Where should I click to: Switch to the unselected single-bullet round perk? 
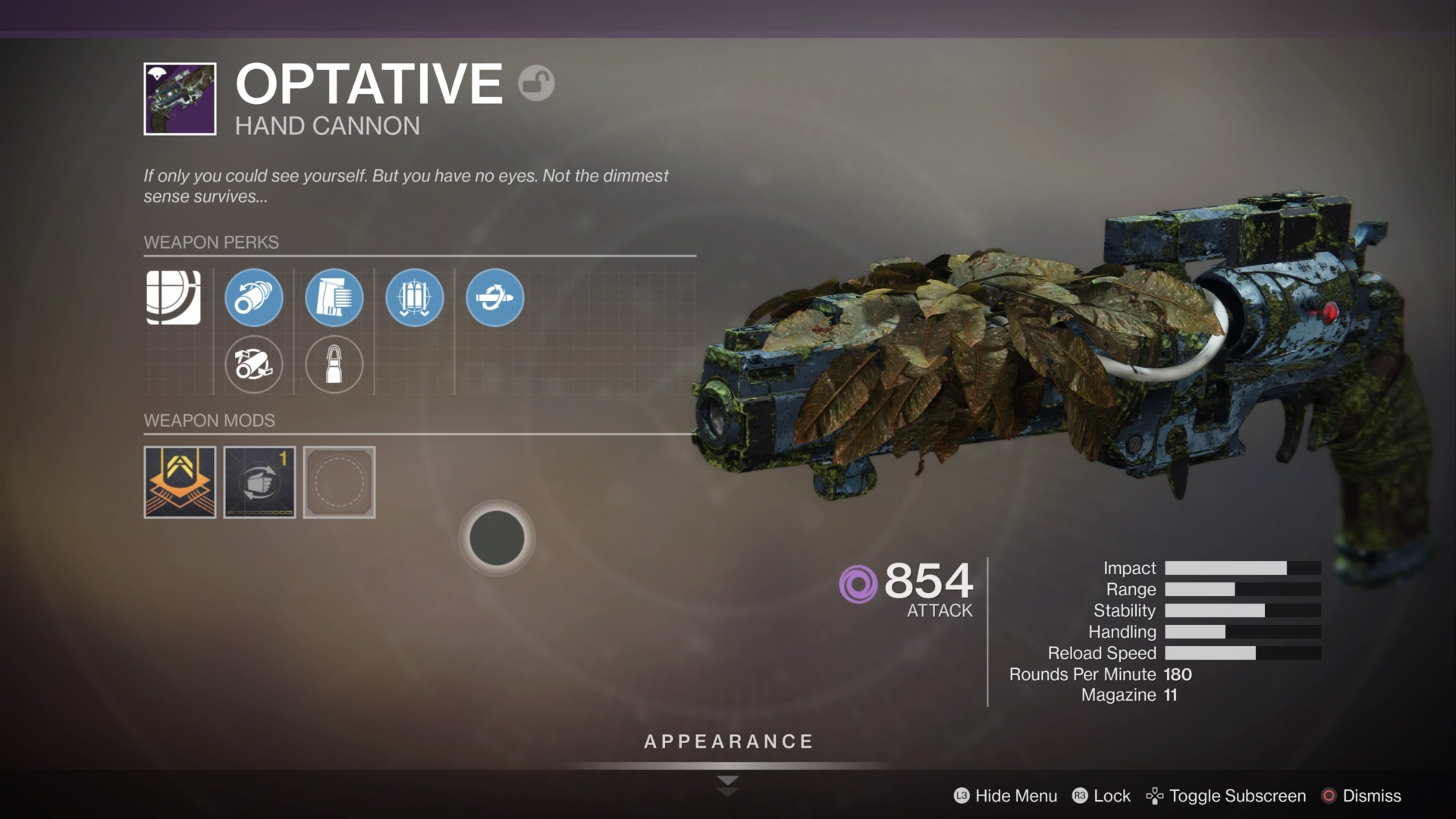(x=334, y=365)
